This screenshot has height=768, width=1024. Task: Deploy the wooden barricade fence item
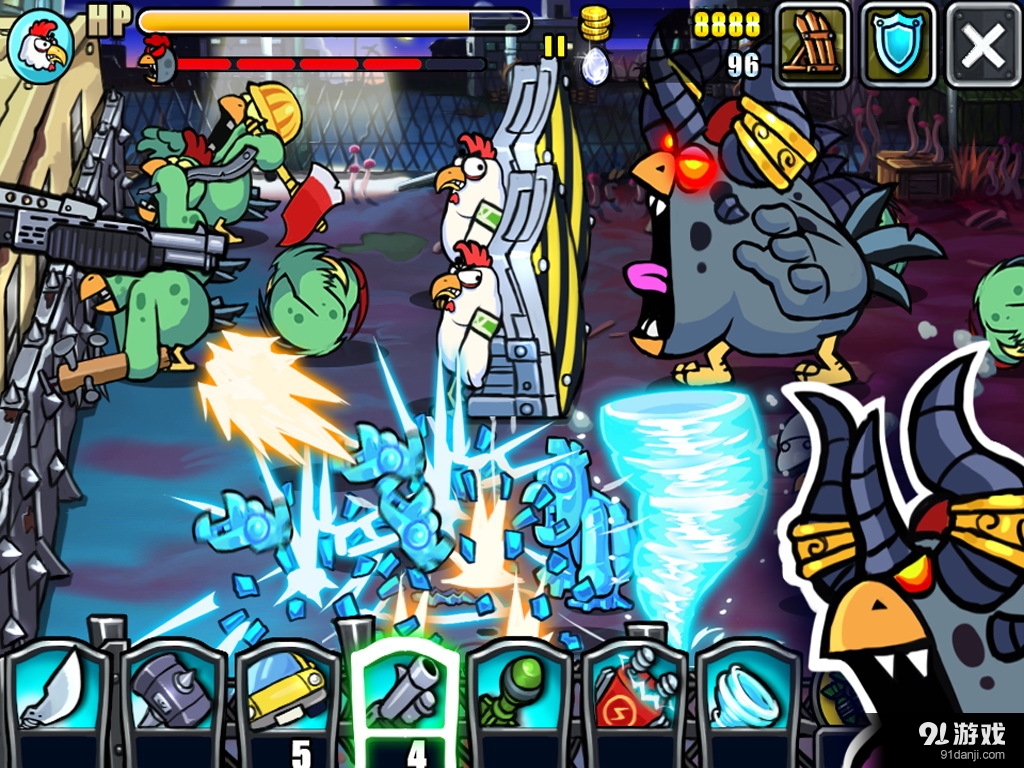pos(812,45)
